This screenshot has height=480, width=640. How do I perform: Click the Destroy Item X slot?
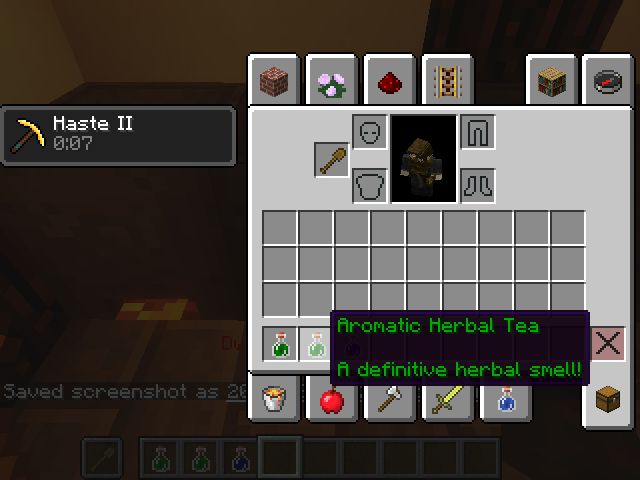coord(607,345)
